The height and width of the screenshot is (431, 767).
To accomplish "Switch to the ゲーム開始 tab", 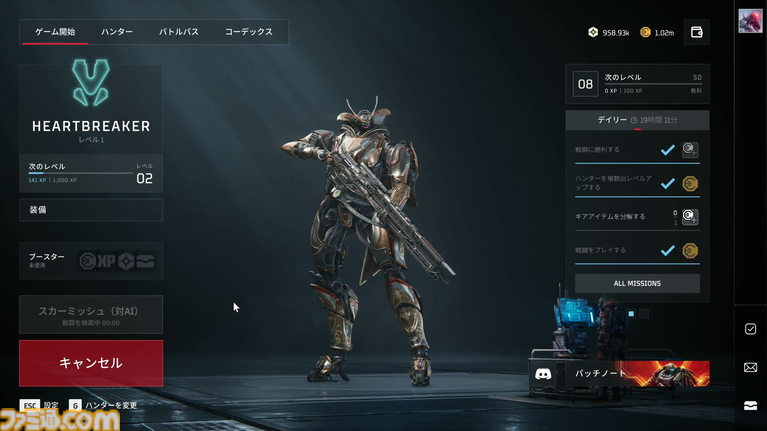I will [x=55, y=32].
